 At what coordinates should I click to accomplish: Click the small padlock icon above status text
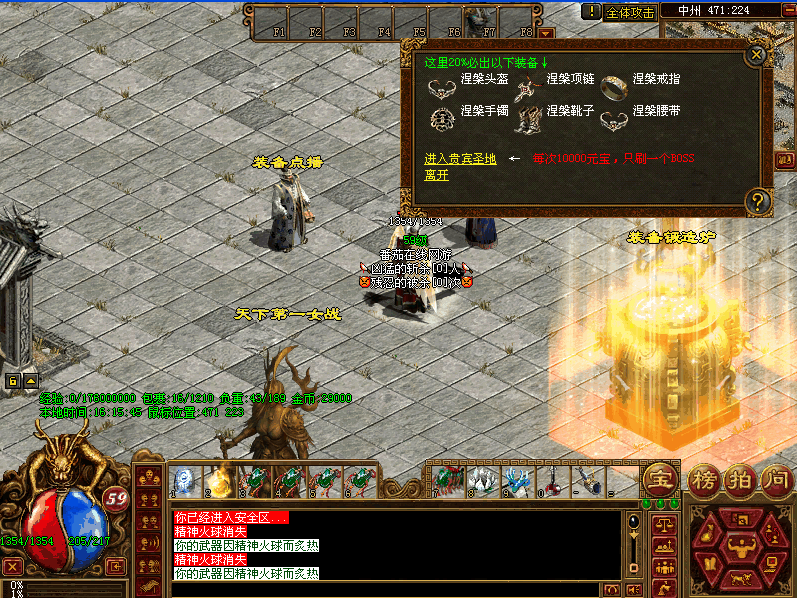pos(13,381)
